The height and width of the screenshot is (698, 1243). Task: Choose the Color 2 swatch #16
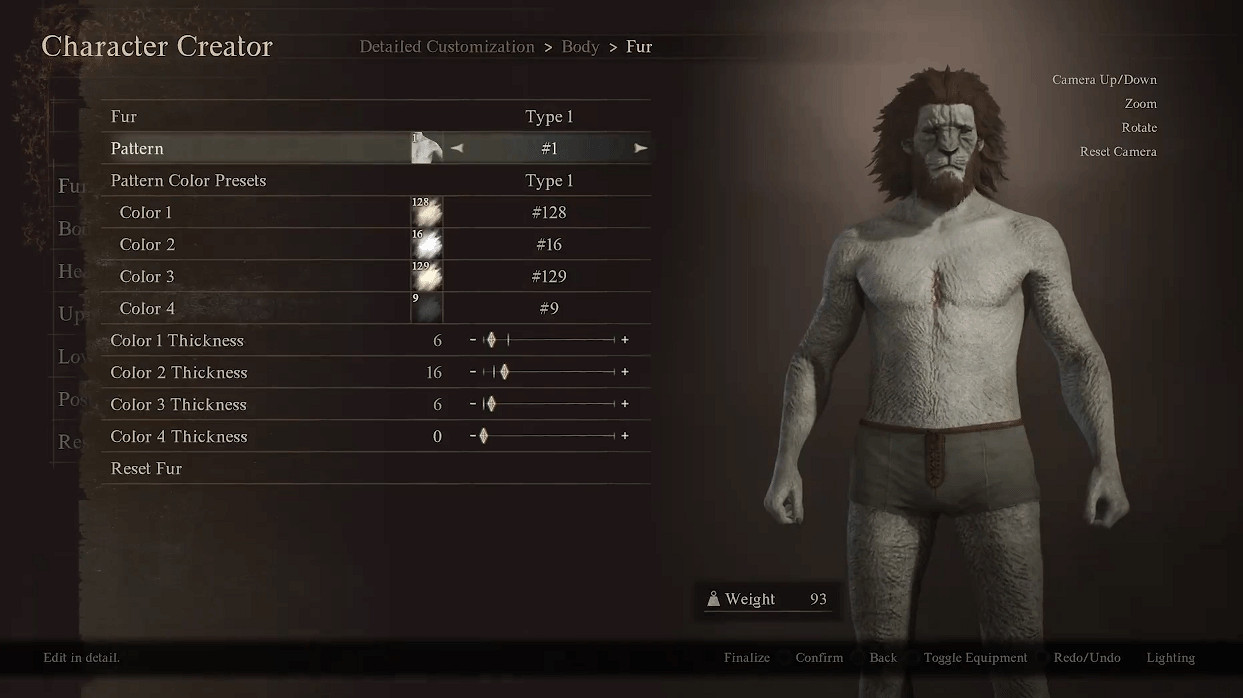427,244
